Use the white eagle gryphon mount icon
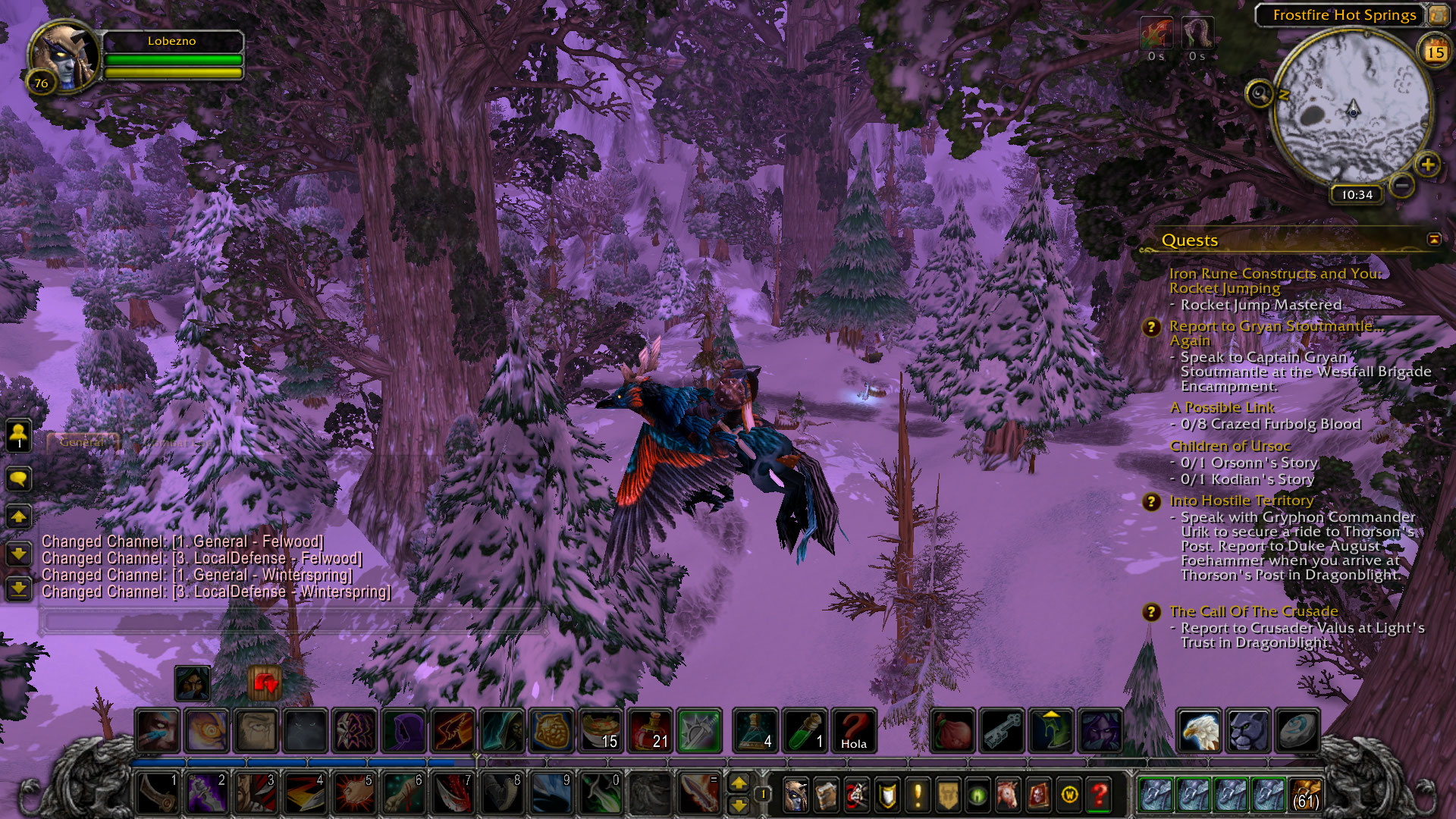 point(1199,730)
